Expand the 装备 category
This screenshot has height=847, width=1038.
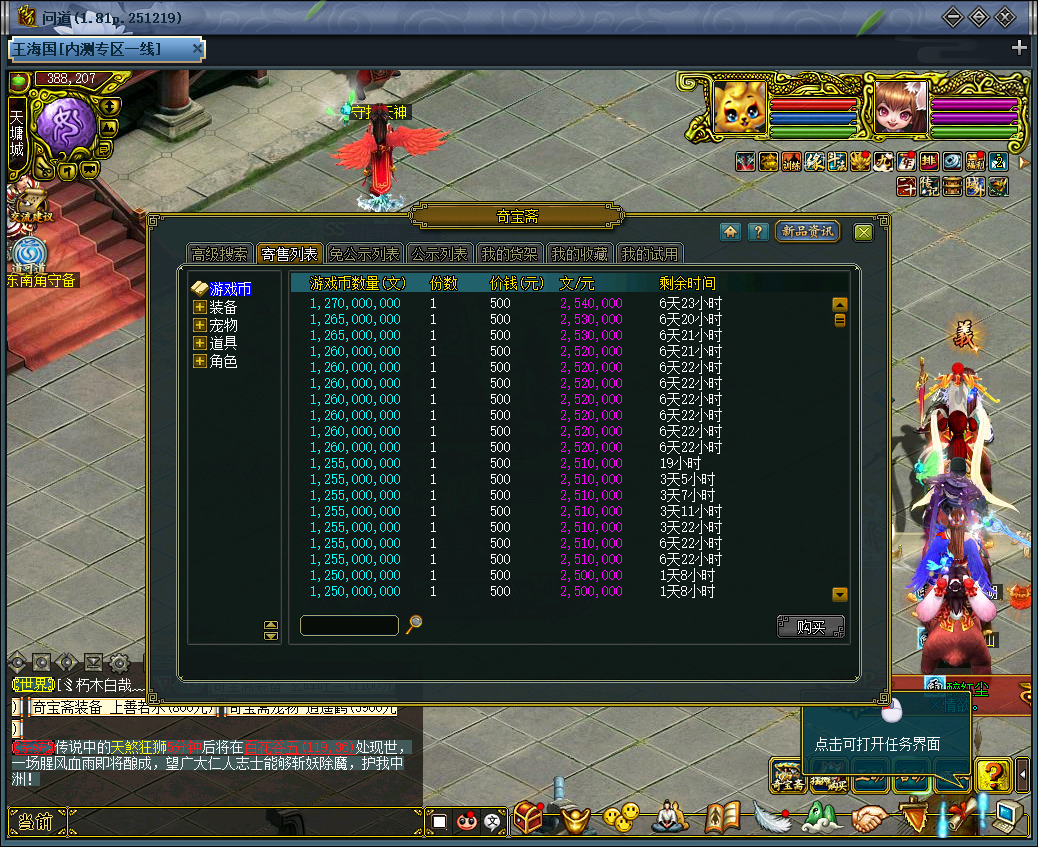point(200,307)
